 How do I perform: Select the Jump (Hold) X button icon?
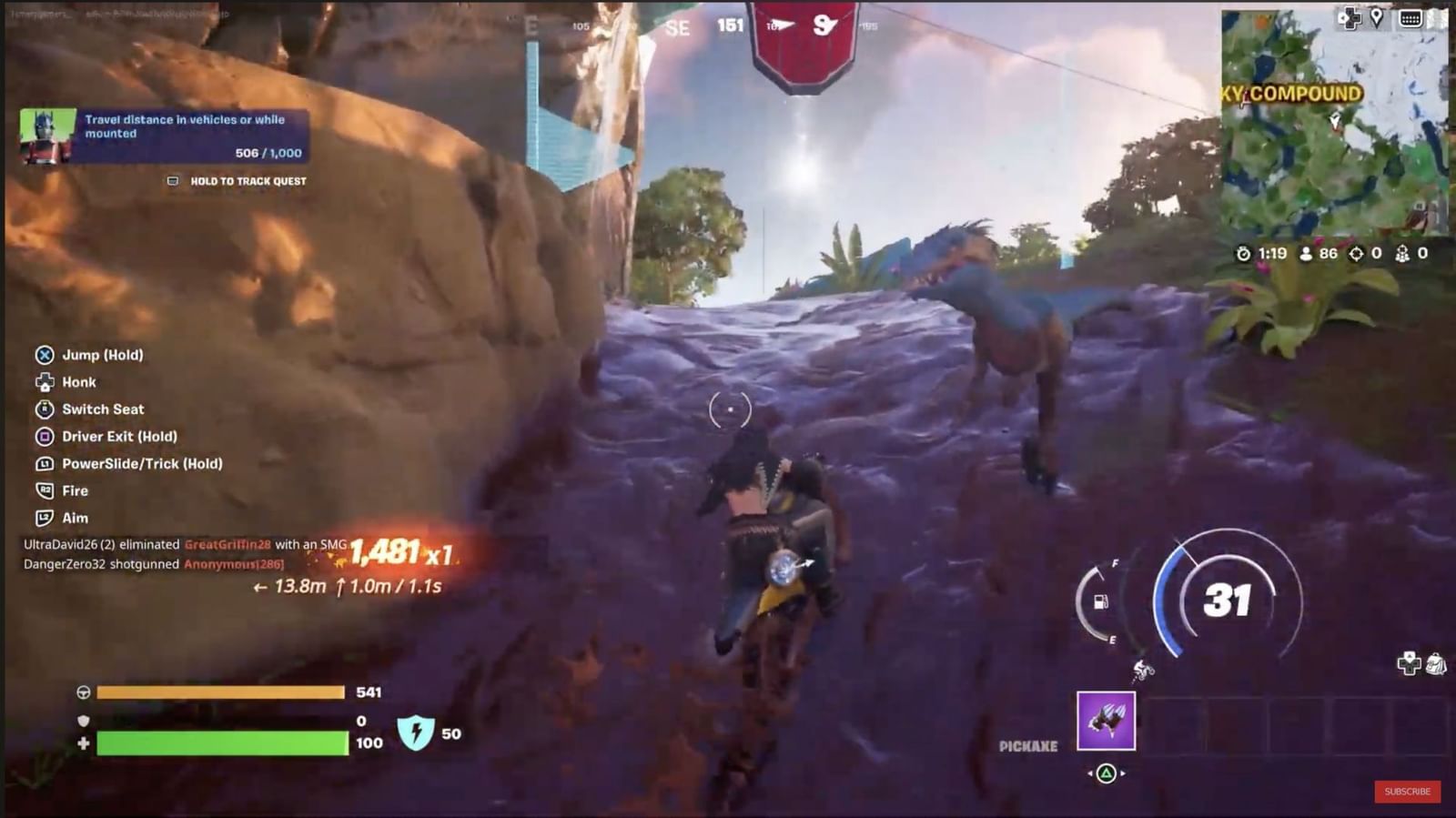[44, 355]
